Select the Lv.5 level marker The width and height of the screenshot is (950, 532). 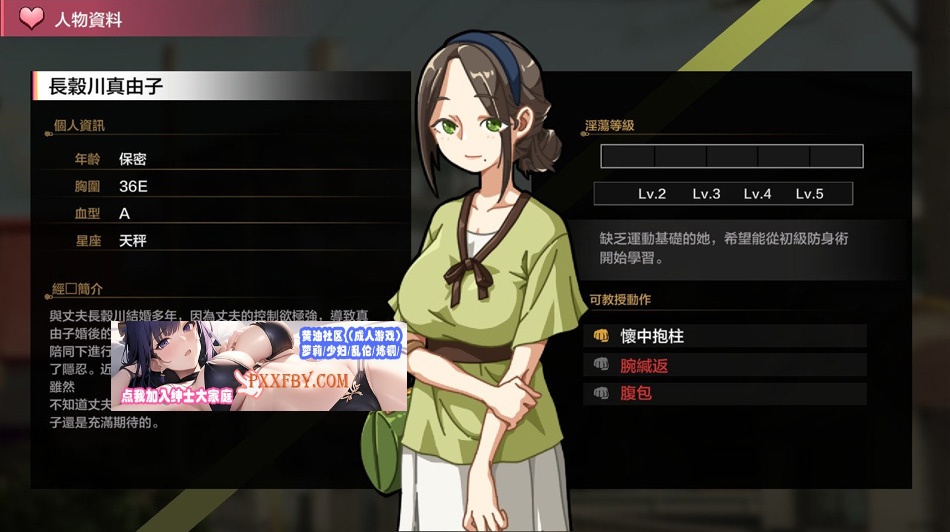pos(809,194)
